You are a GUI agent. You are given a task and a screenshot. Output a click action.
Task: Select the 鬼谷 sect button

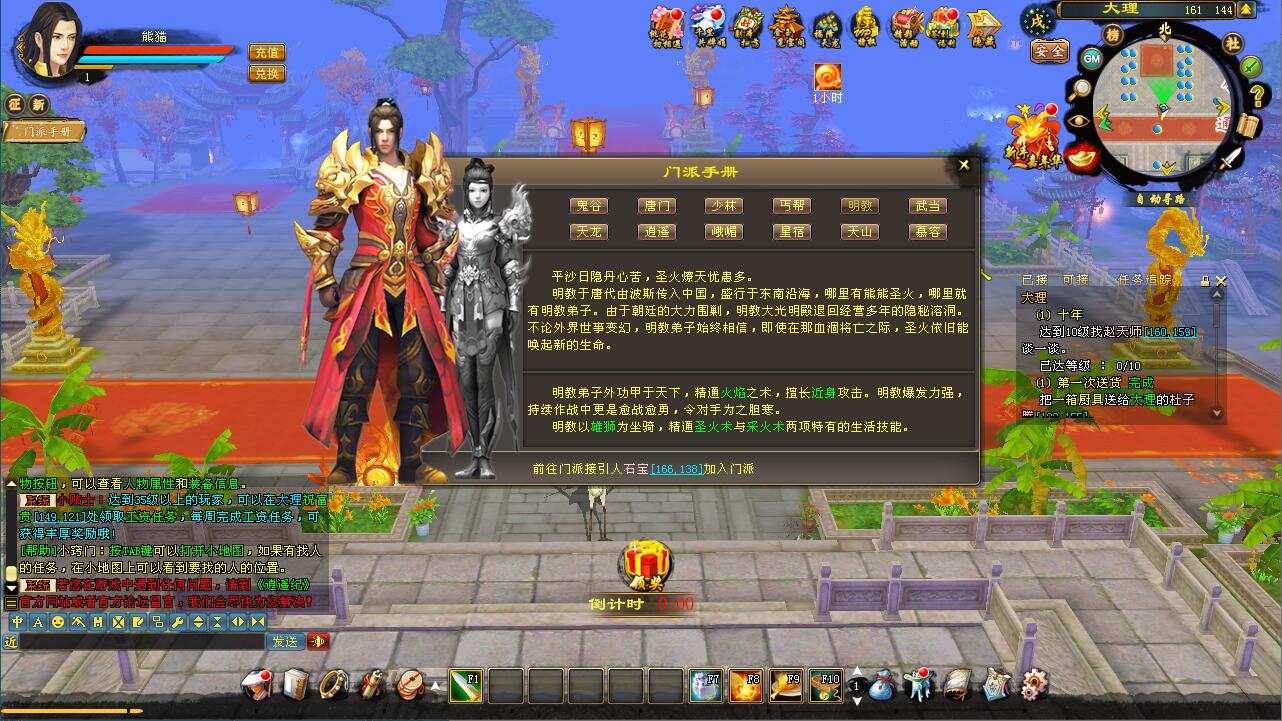589,206
